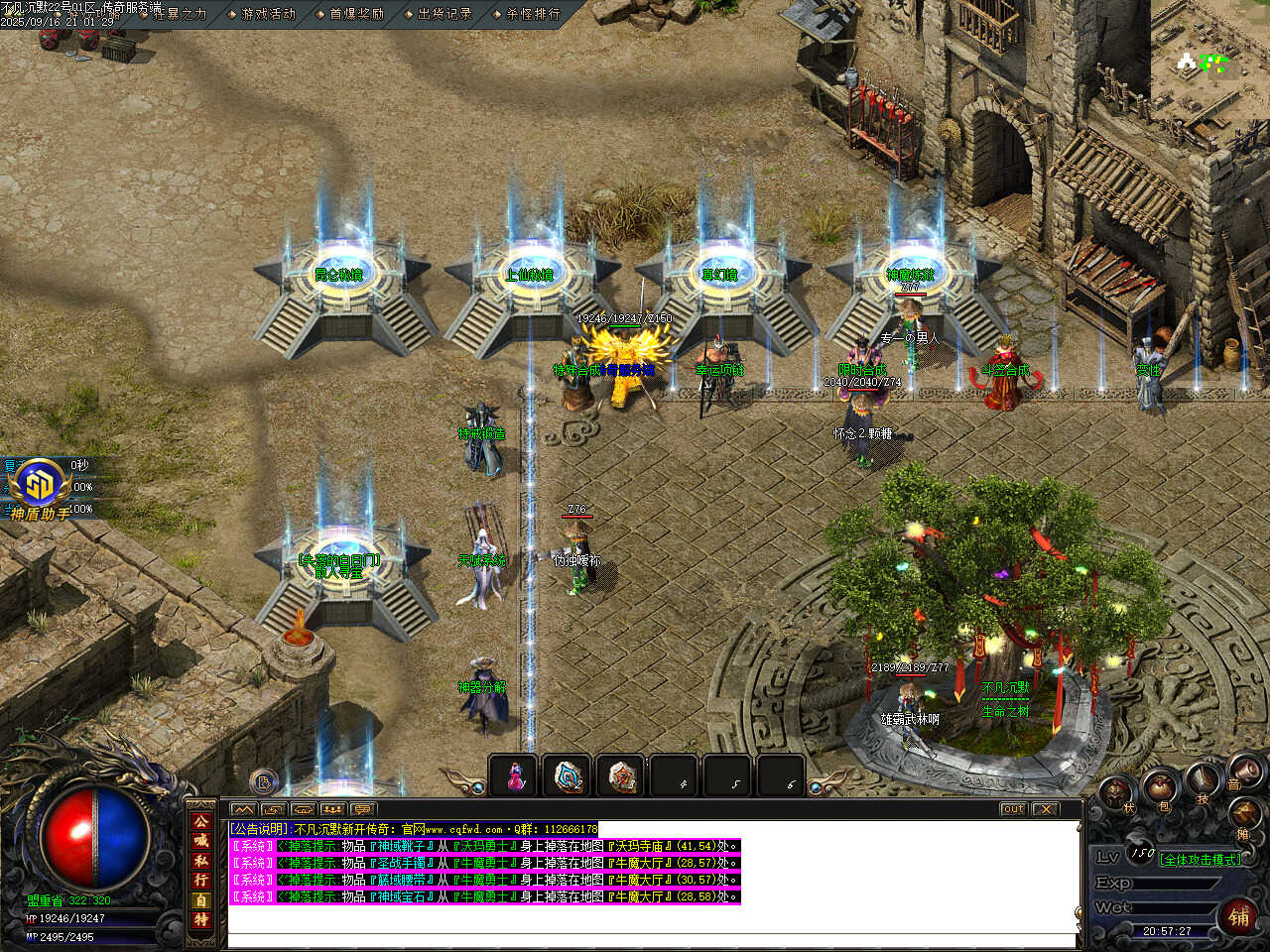Switch the 全体攻击模式 attack mode
Viewport: 1270px width, 952px height.
[1201, 860]
